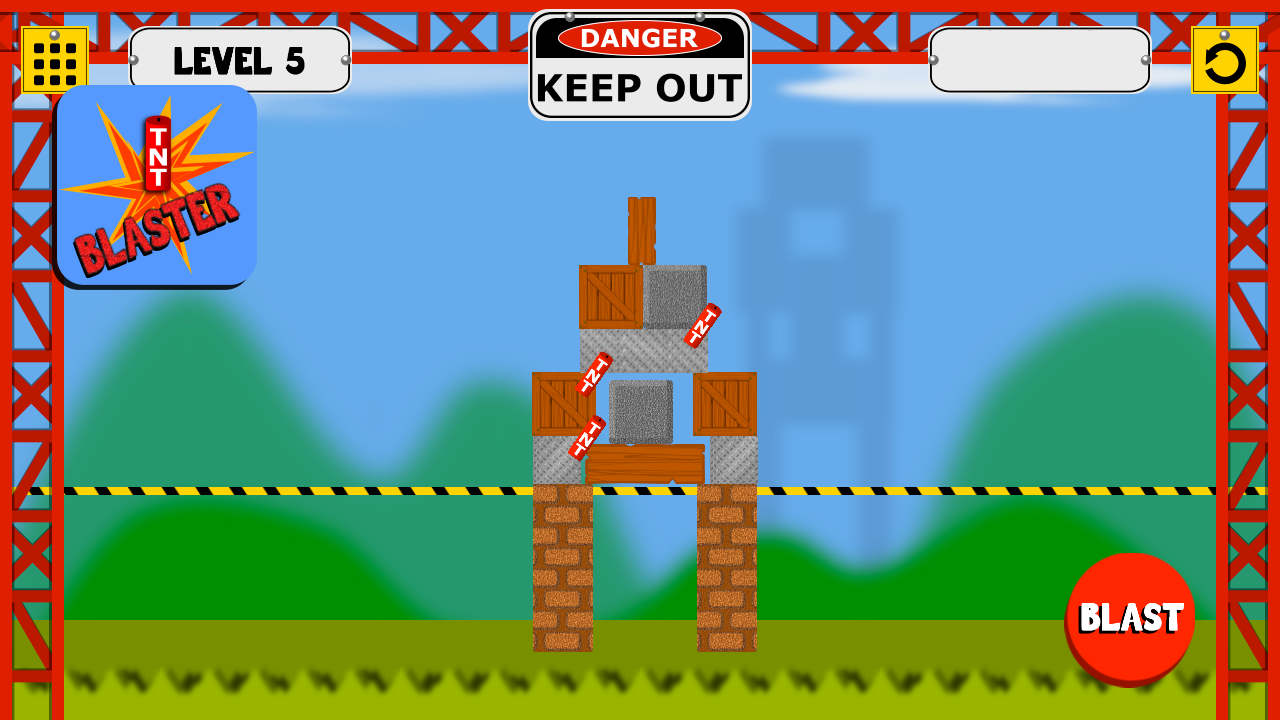The width and height of the screenshot is (1280, 720).
Task: Open the level select grid menu
Action: pyautogui.click(x=57, y=59)
